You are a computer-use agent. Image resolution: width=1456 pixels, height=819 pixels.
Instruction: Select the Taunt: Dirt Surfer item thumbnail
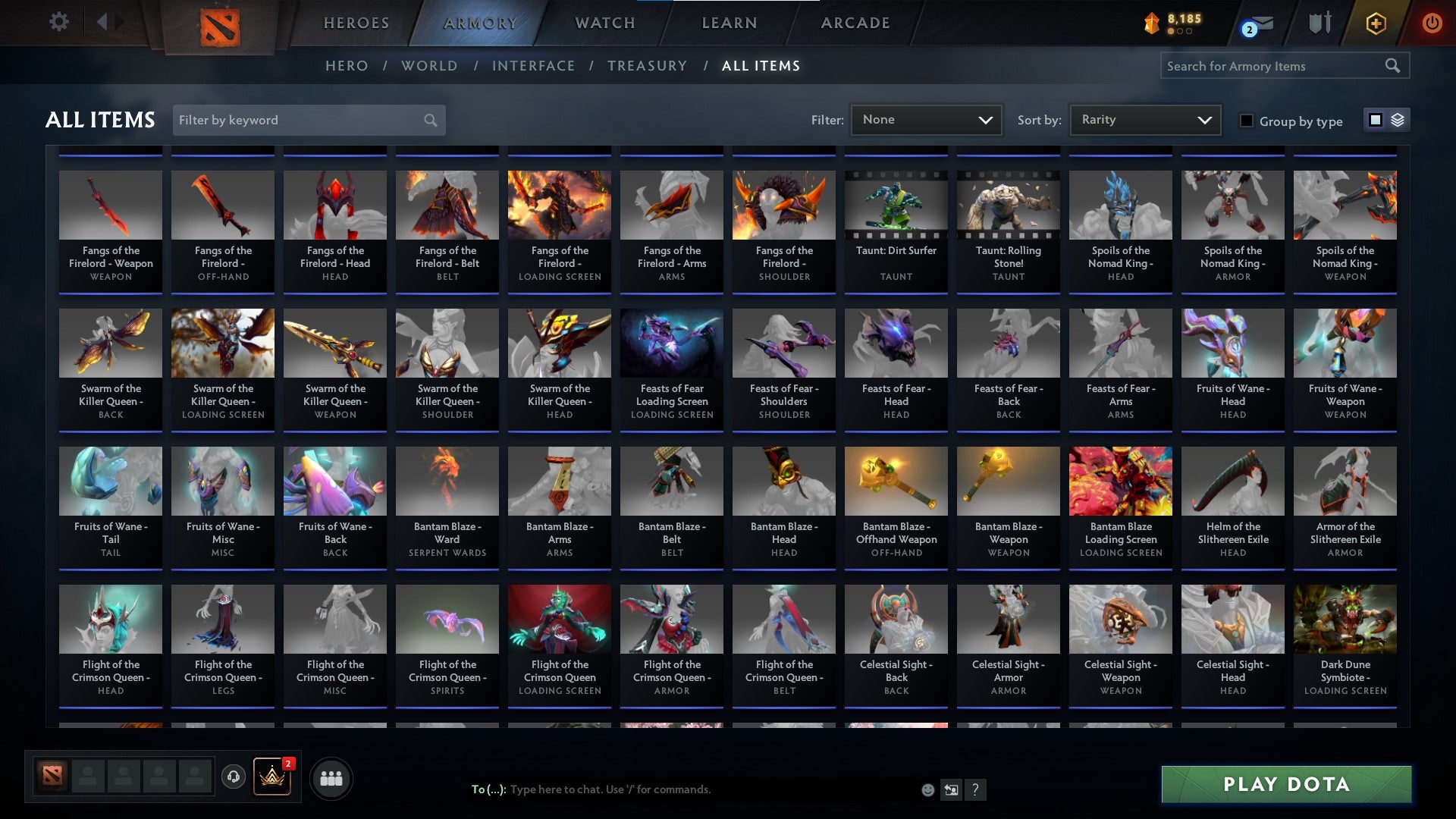click(896, 205)
